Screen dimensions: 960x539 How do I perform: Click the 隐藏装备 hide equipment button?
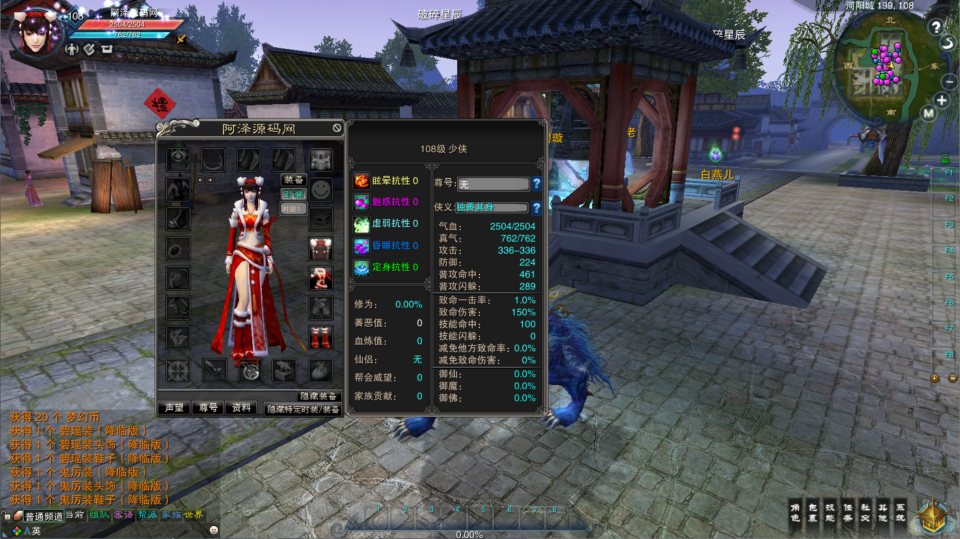[319, 396]
